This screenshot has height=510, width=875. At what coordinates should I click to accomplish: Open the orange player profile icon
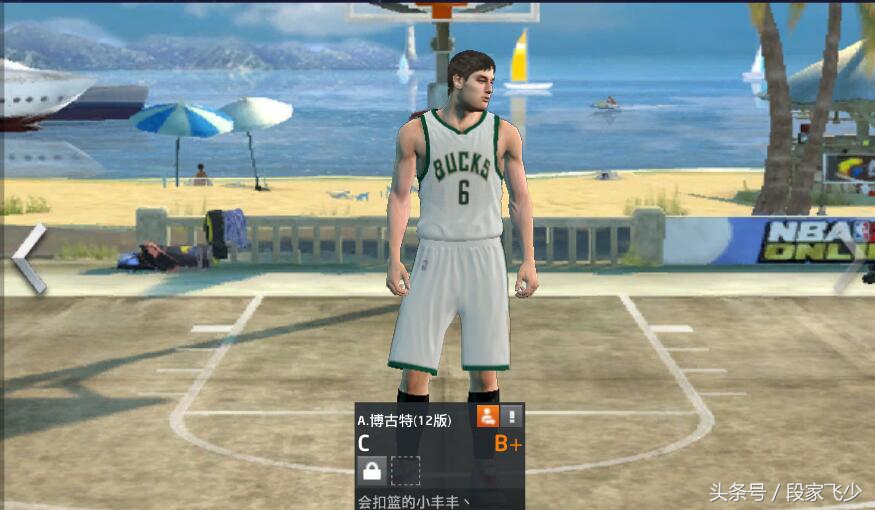point(487,417)
